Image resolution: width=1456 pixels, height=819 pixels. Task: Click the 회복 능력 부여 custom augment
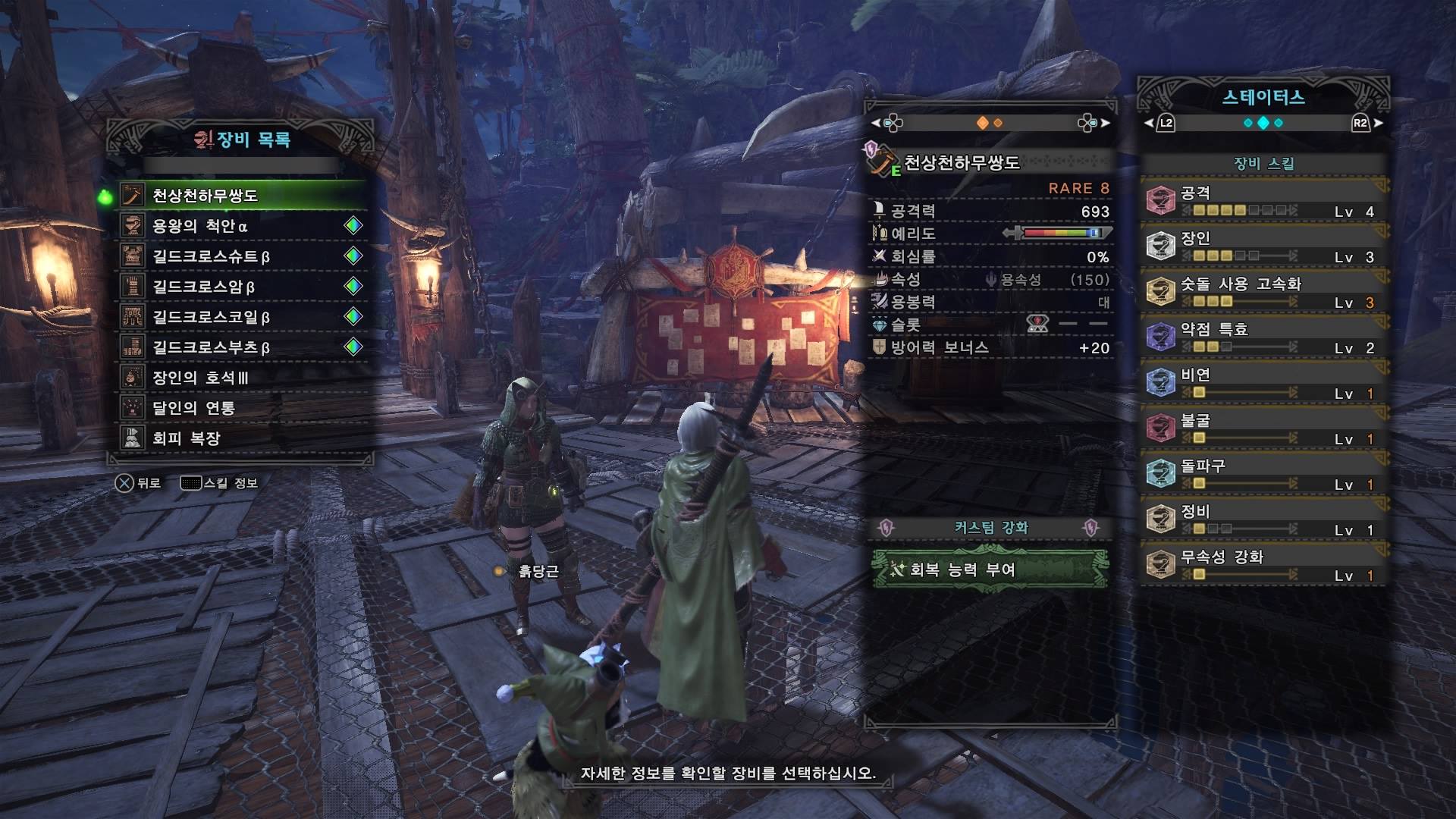(990, 570)
